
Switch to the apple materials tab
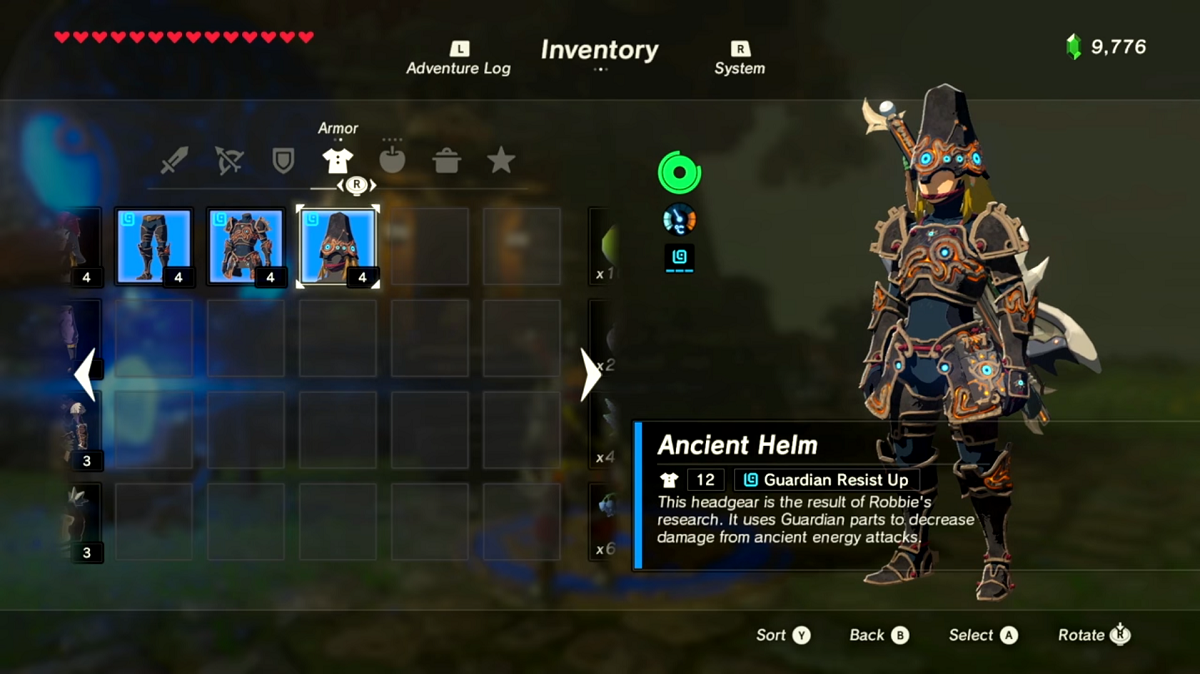pyautogui.click(x=392, y=161)
